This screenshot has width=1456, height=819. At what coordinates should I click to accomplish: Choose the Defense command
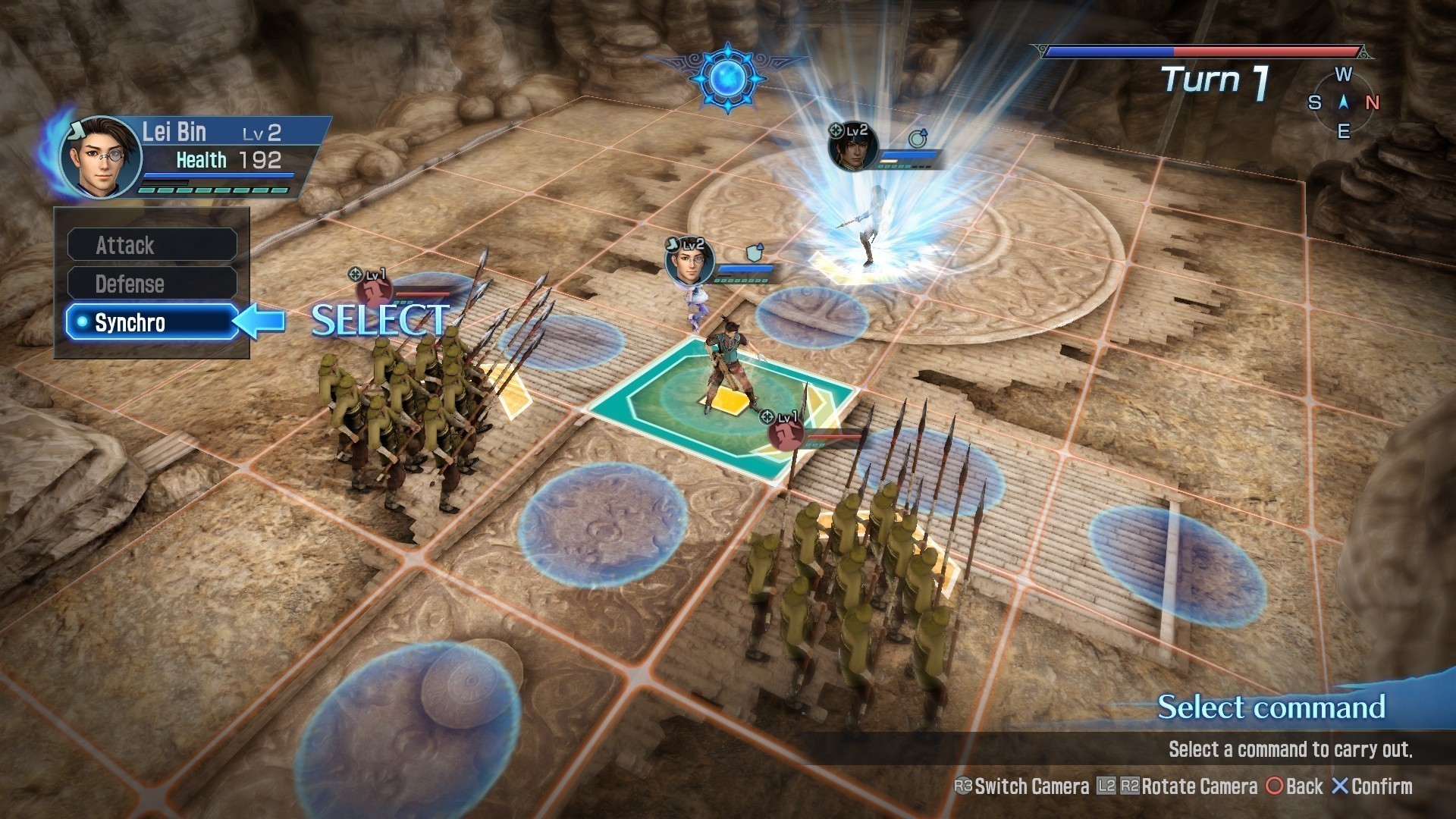152,284
